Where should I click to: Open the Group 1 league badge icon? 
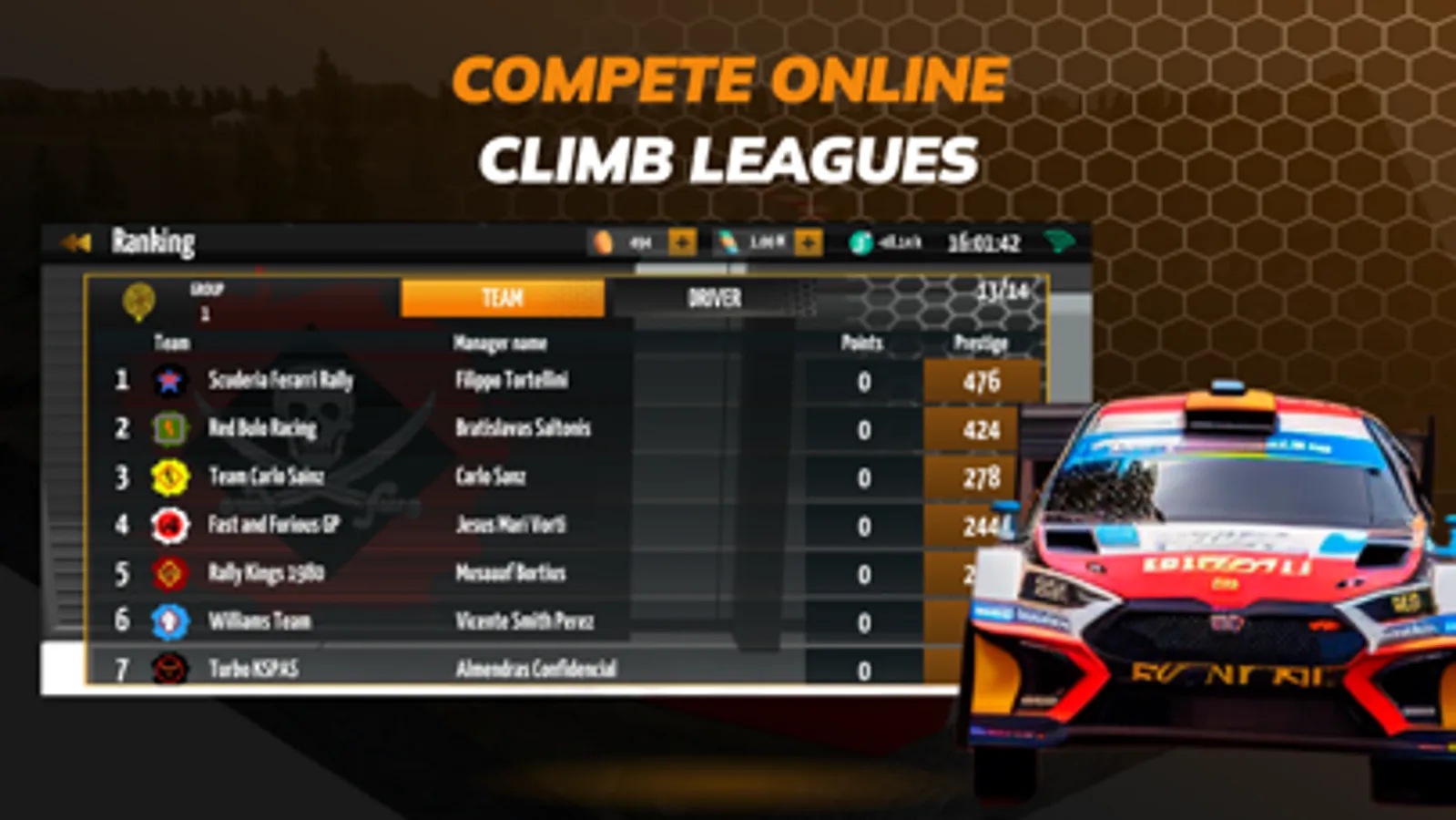137,299
